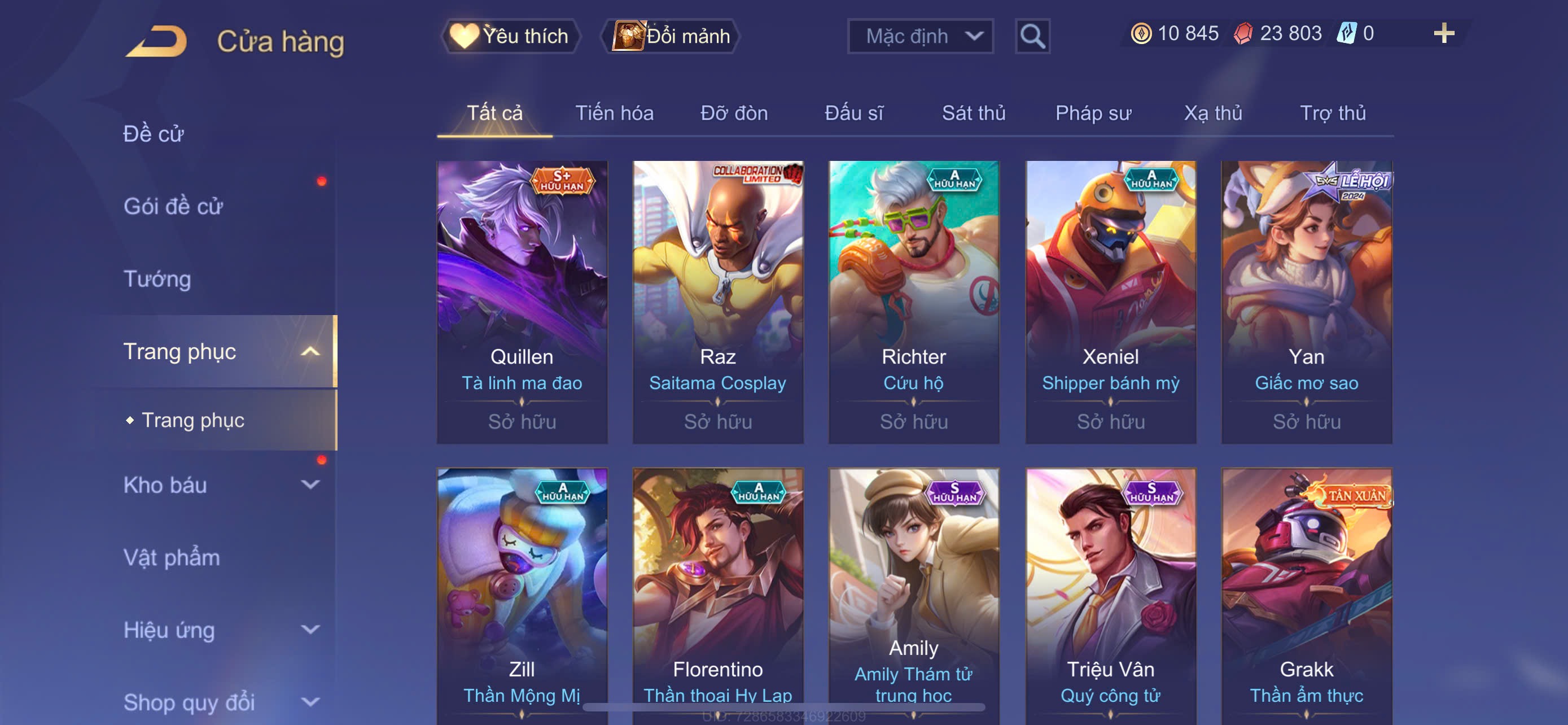Show the Sát thủ skins tab
Image resolution: width=1568 pixels, height=725 pixels.
973,113
